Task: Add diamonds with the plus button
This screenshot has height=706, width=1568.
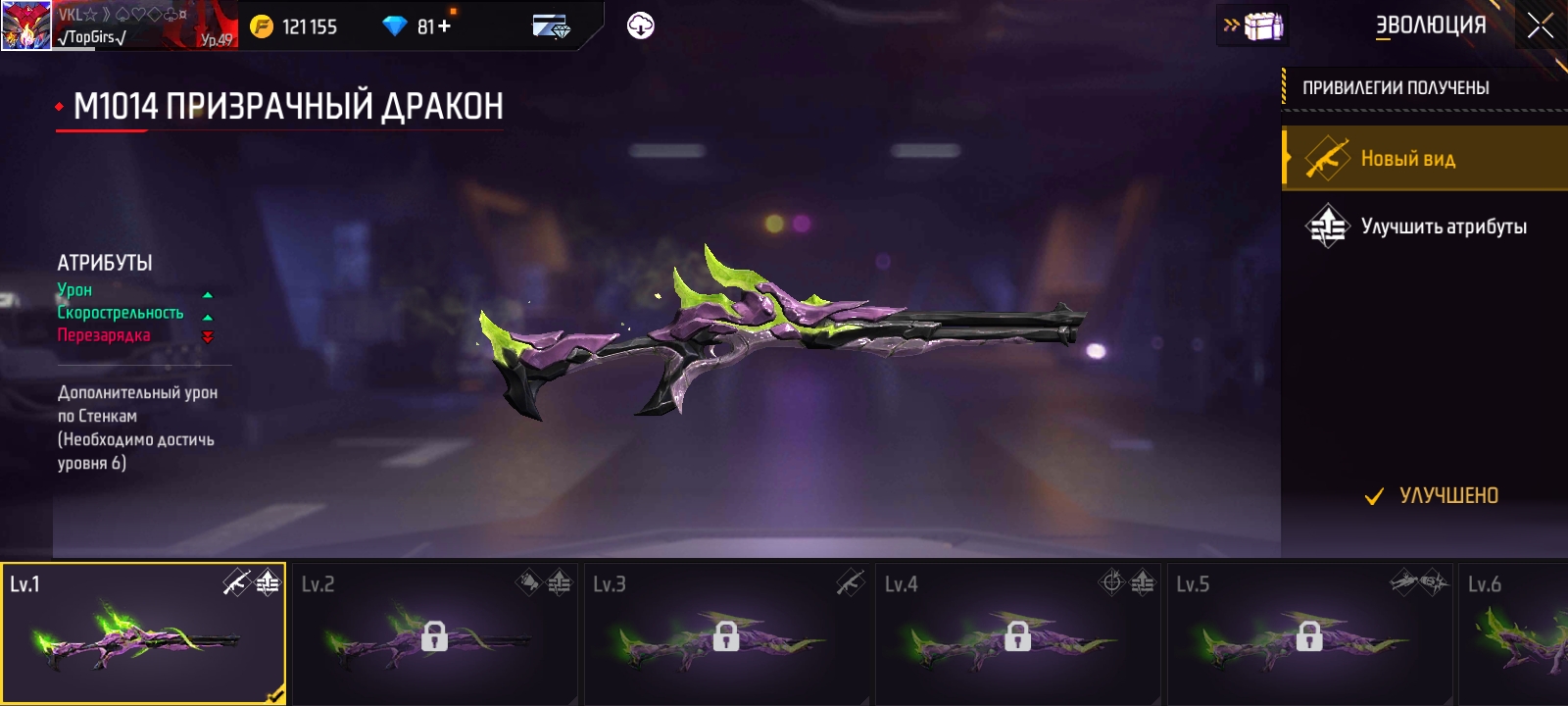Action: tap(445, 26)
